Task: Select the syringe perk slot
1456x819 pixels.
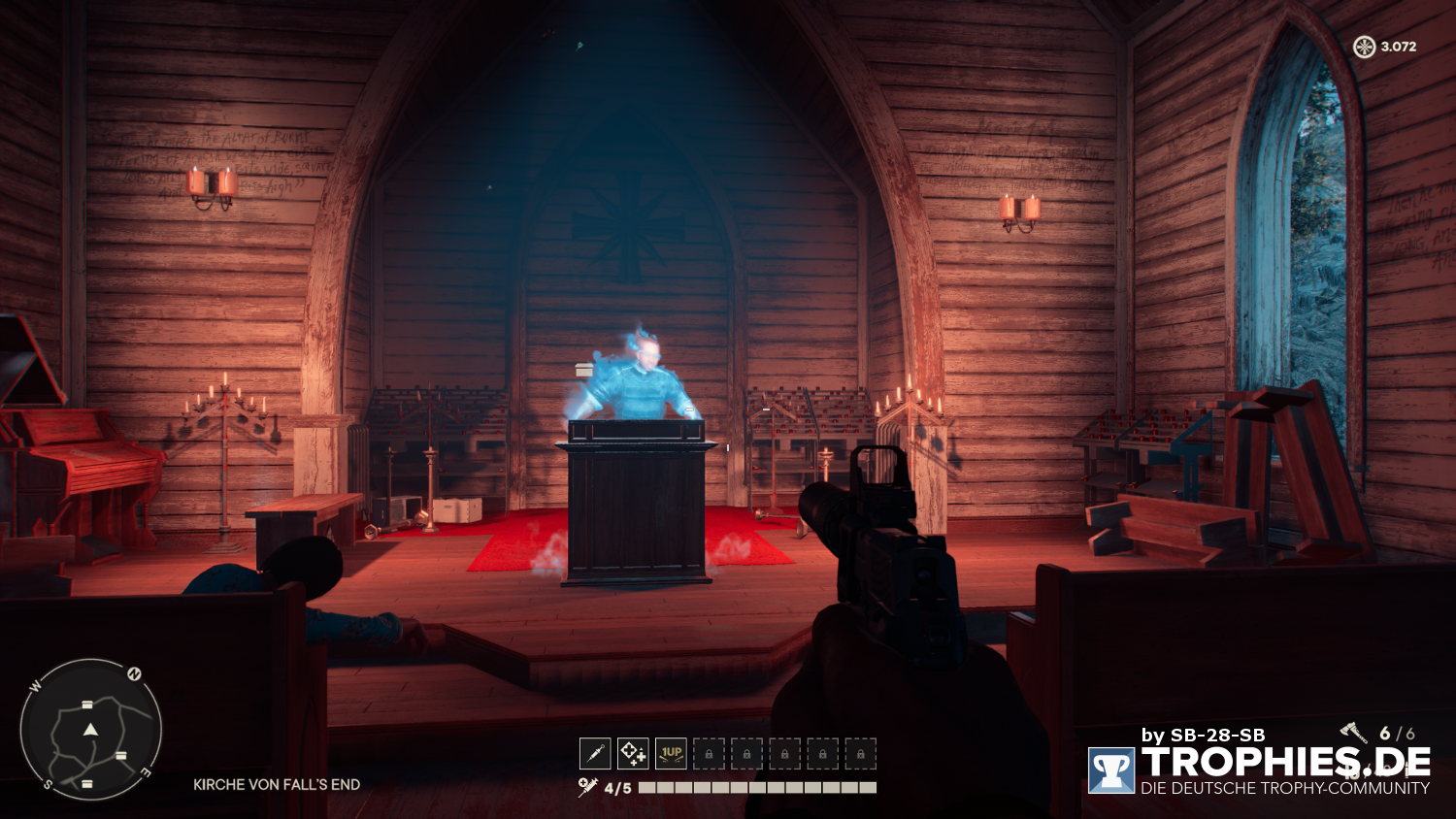Action: [x=595, y=753]
